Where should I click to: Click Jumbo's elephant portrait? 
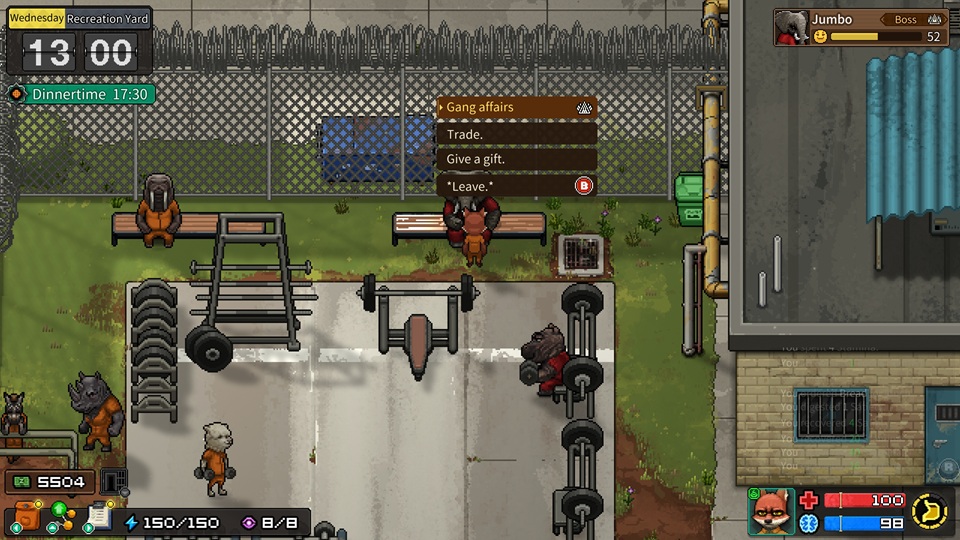coord(792,27)
